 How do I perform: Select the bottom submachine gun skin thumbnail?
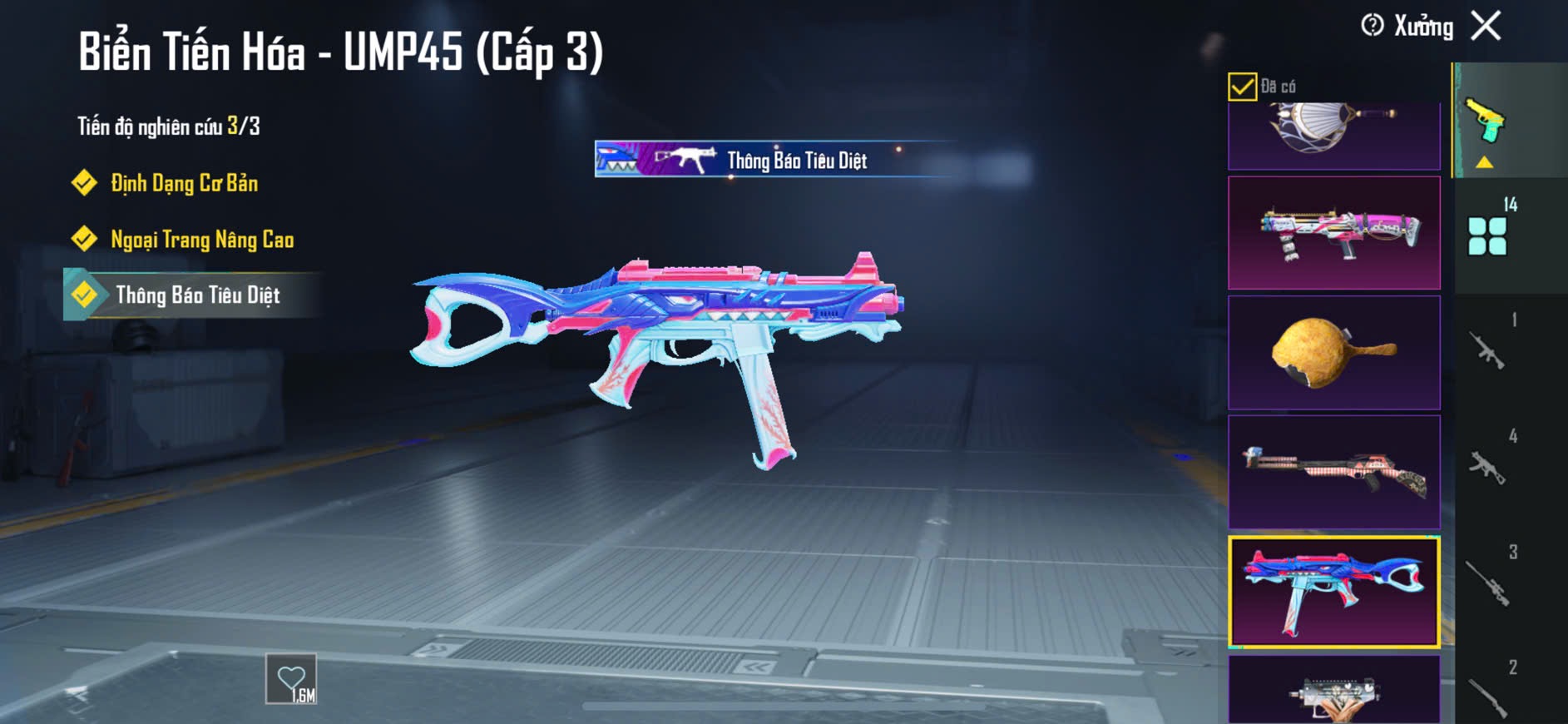tap(1333, 691)
